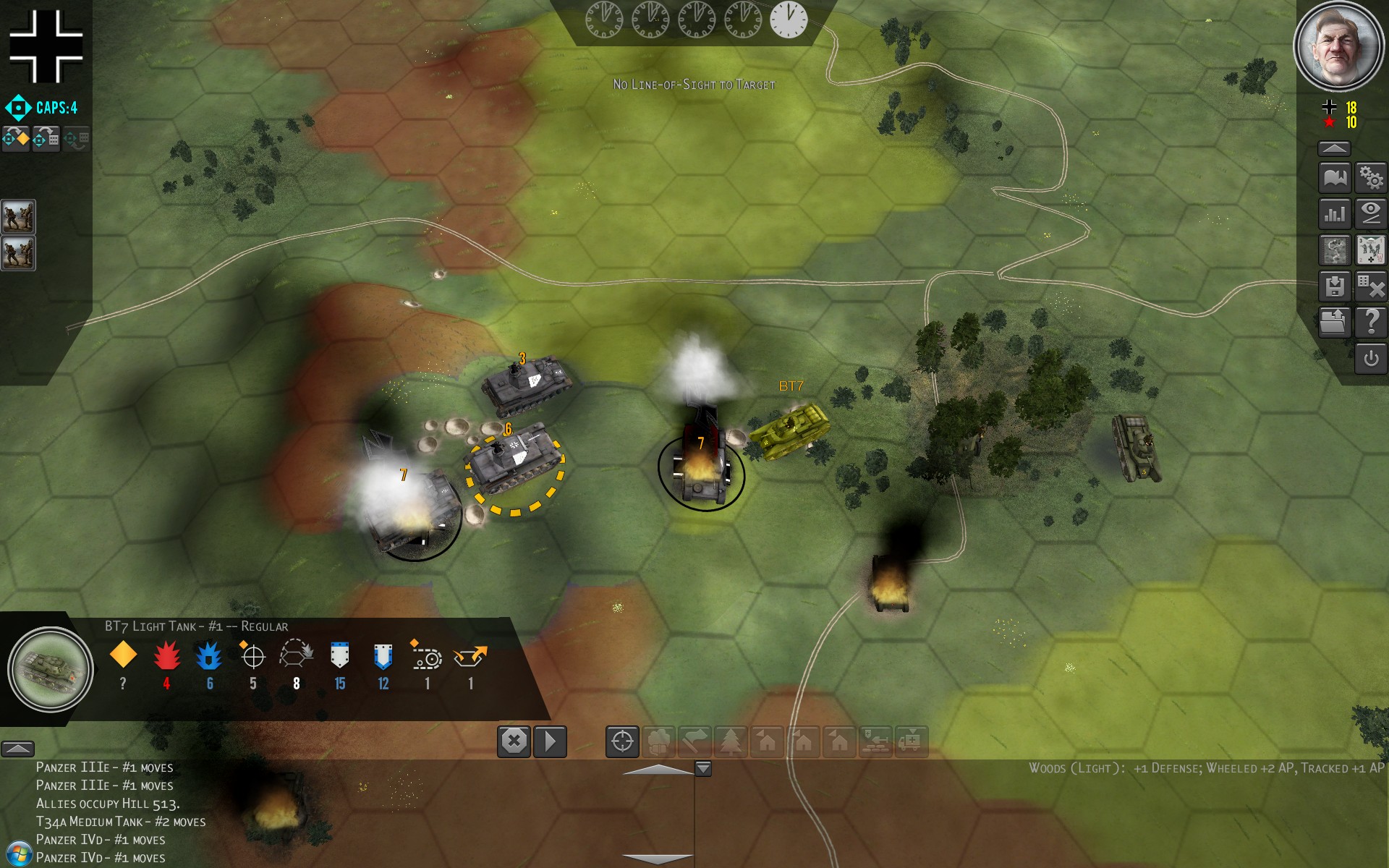The width and height of the screenshot is (1389, 868).
Task: Activate the crosshair fire mode button
Action: click(622, 741)
